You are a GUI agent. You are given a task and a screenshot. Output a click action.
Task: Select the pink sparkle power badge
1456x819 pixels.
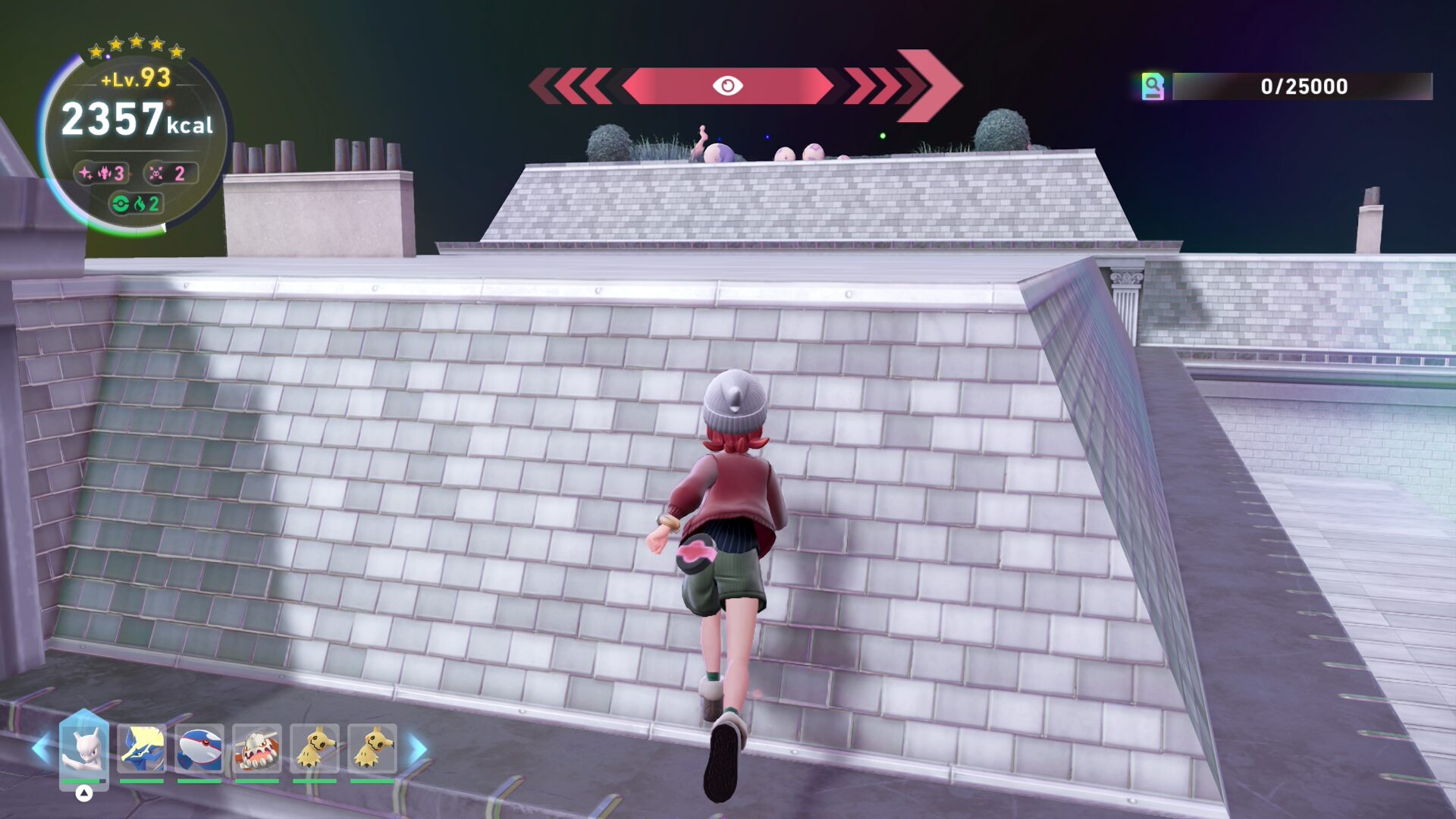pyautogui.click(x=102, y=174)
